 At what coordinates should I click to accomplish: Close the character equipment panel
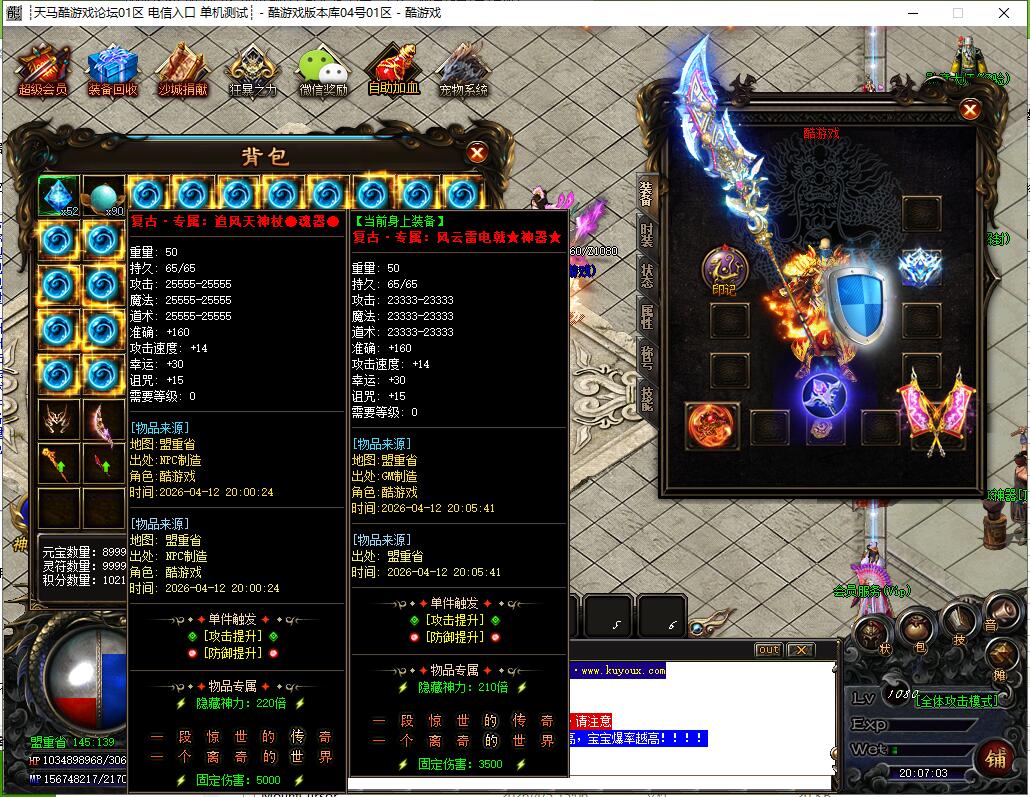pos(969,110)
